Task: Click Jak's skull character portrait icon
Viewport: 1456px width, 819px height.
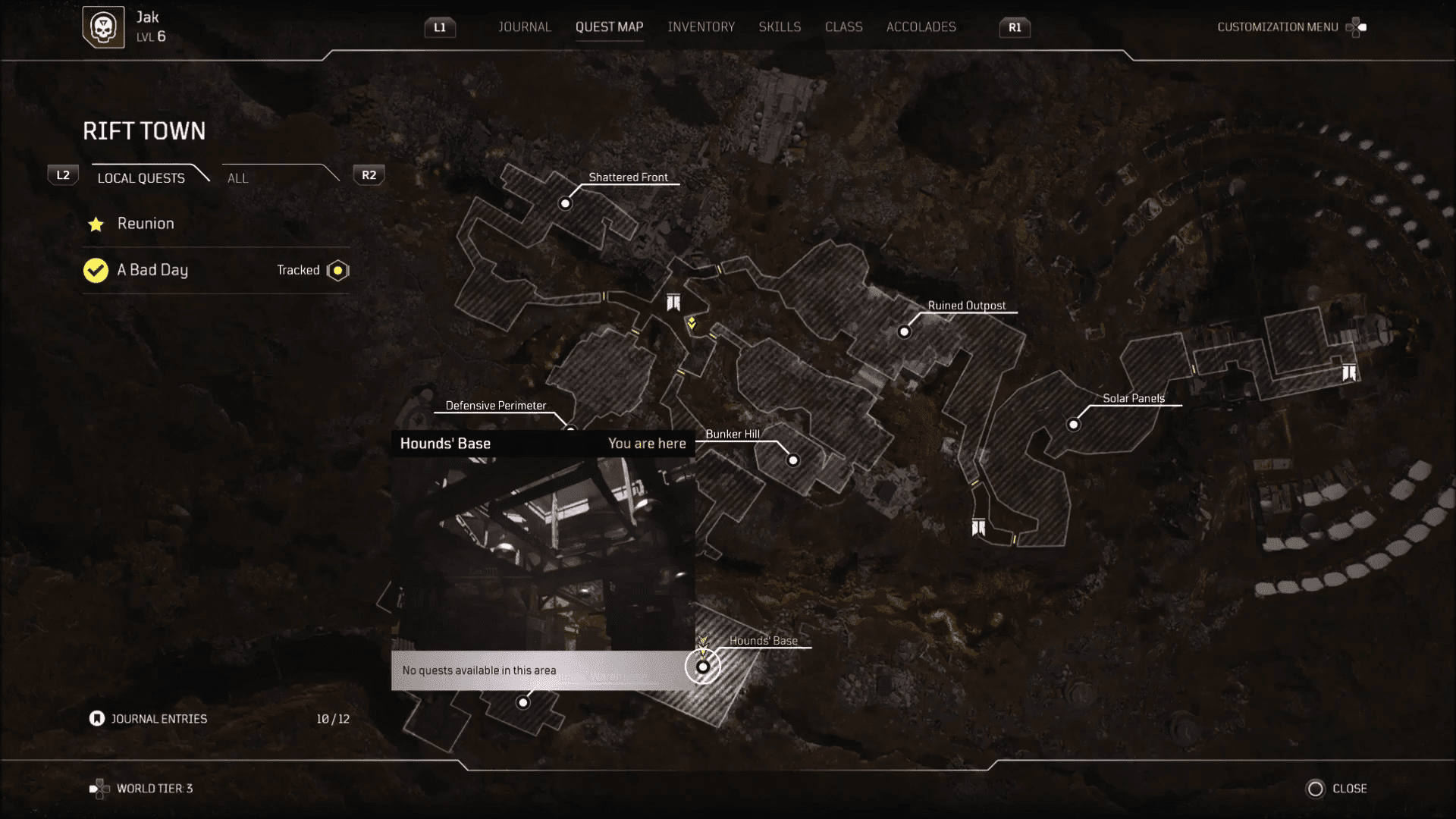Action: pos(103,27)
